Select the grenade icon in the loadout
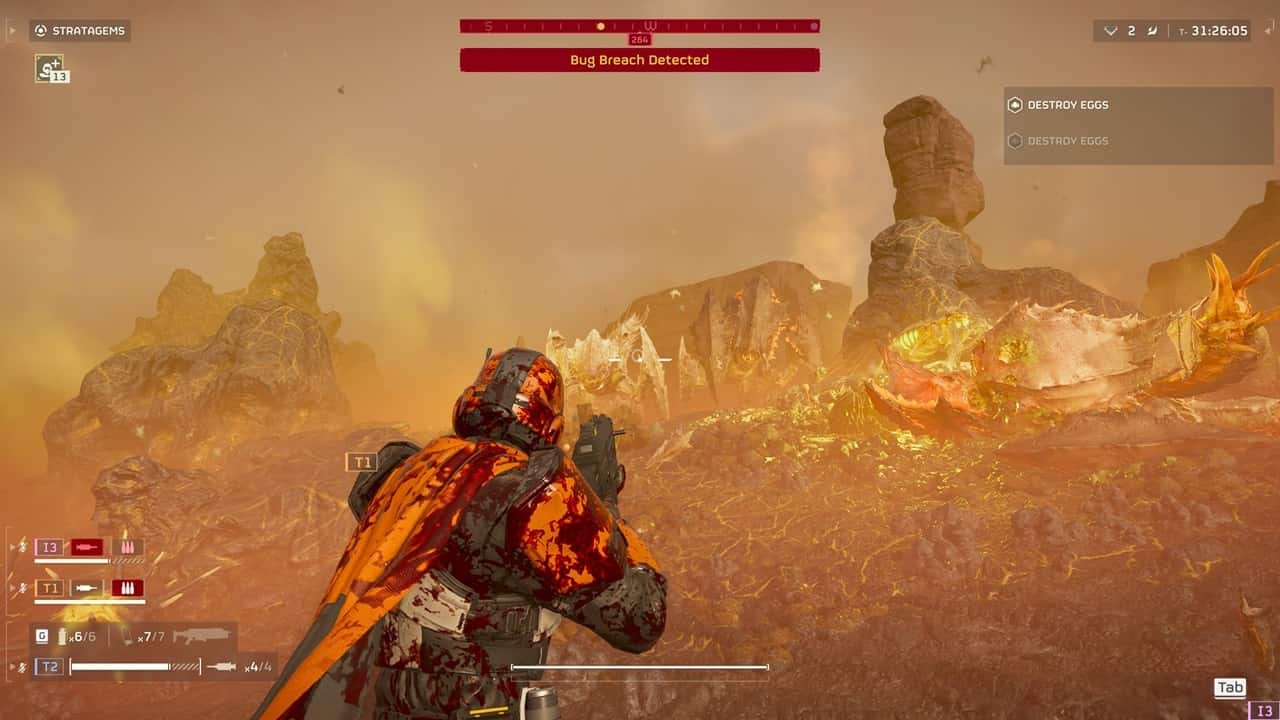This screenshot has width=1280, height=720. [62, 636]
